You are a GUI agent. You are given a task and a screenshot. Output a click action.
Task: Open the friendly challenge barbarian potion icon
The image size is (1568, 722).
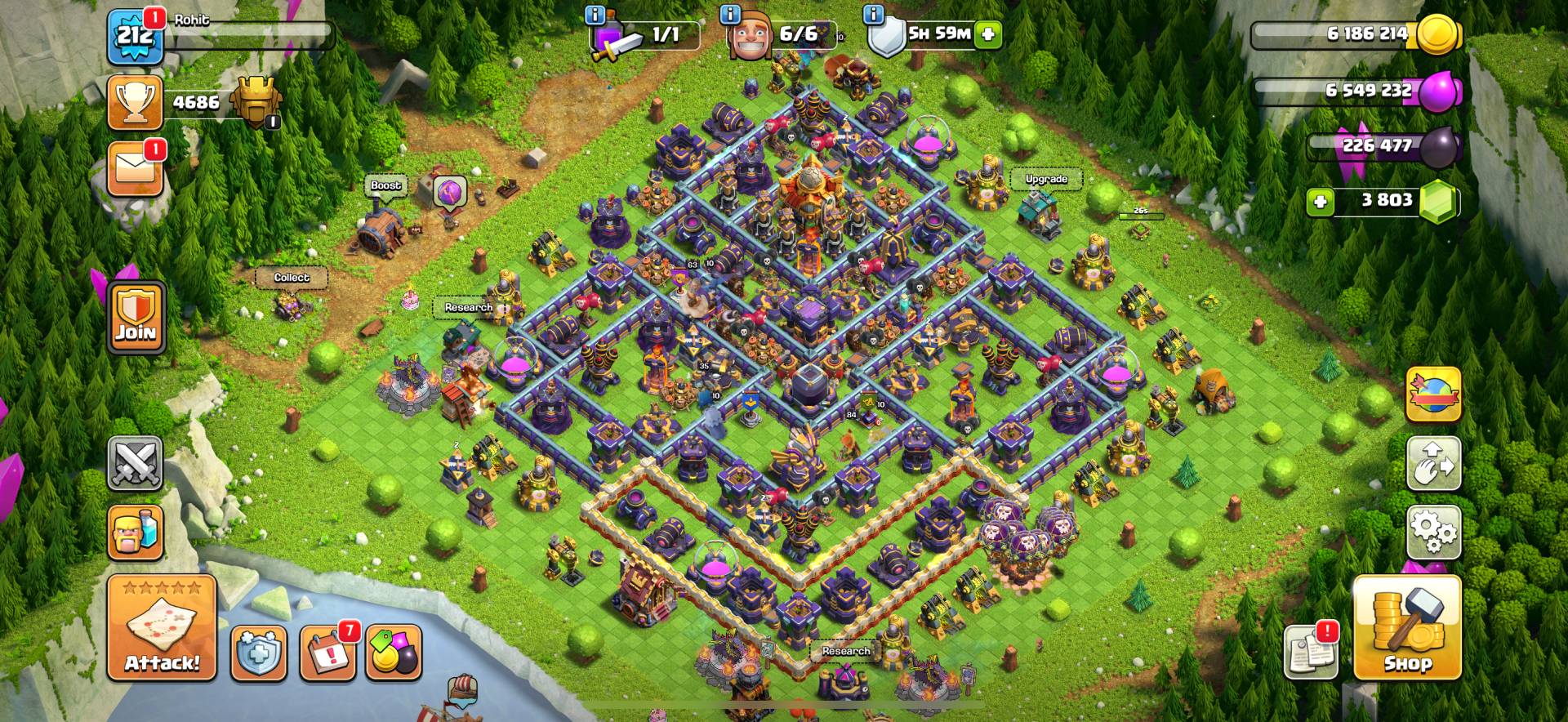point(136,533)
